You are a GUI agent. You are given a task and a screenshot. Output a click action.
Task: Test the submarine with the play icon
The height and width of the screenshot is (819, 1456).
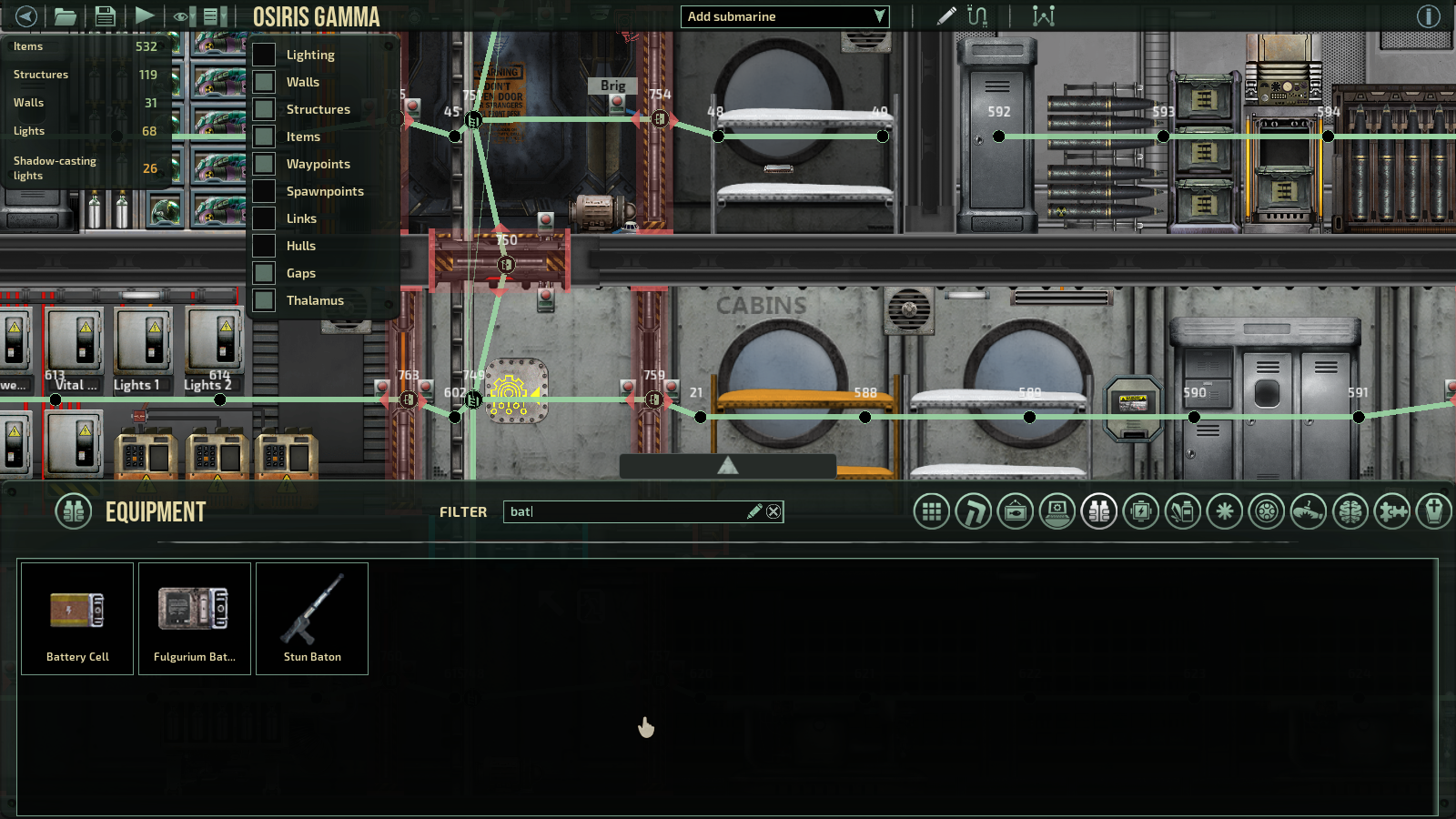coord(145,15)
